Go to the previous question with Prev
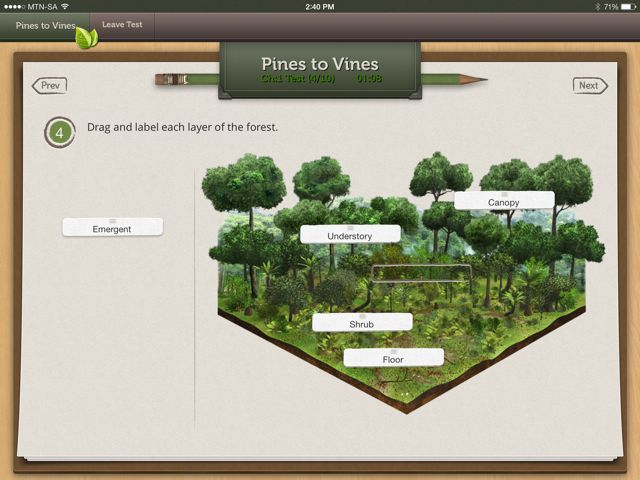 tap(50, 86)
